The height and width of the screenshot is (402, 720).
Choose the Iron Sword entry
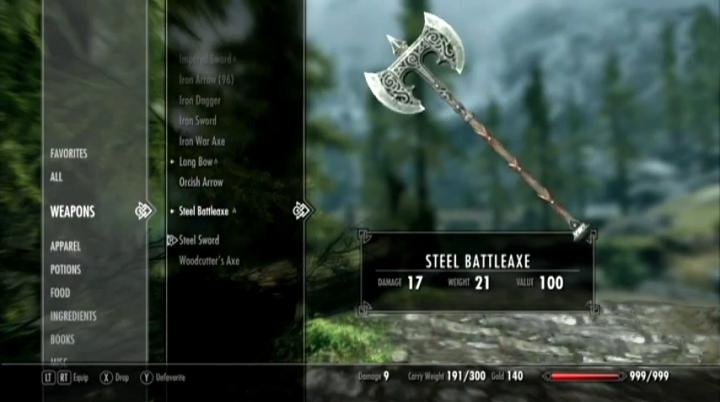[198, 121]
